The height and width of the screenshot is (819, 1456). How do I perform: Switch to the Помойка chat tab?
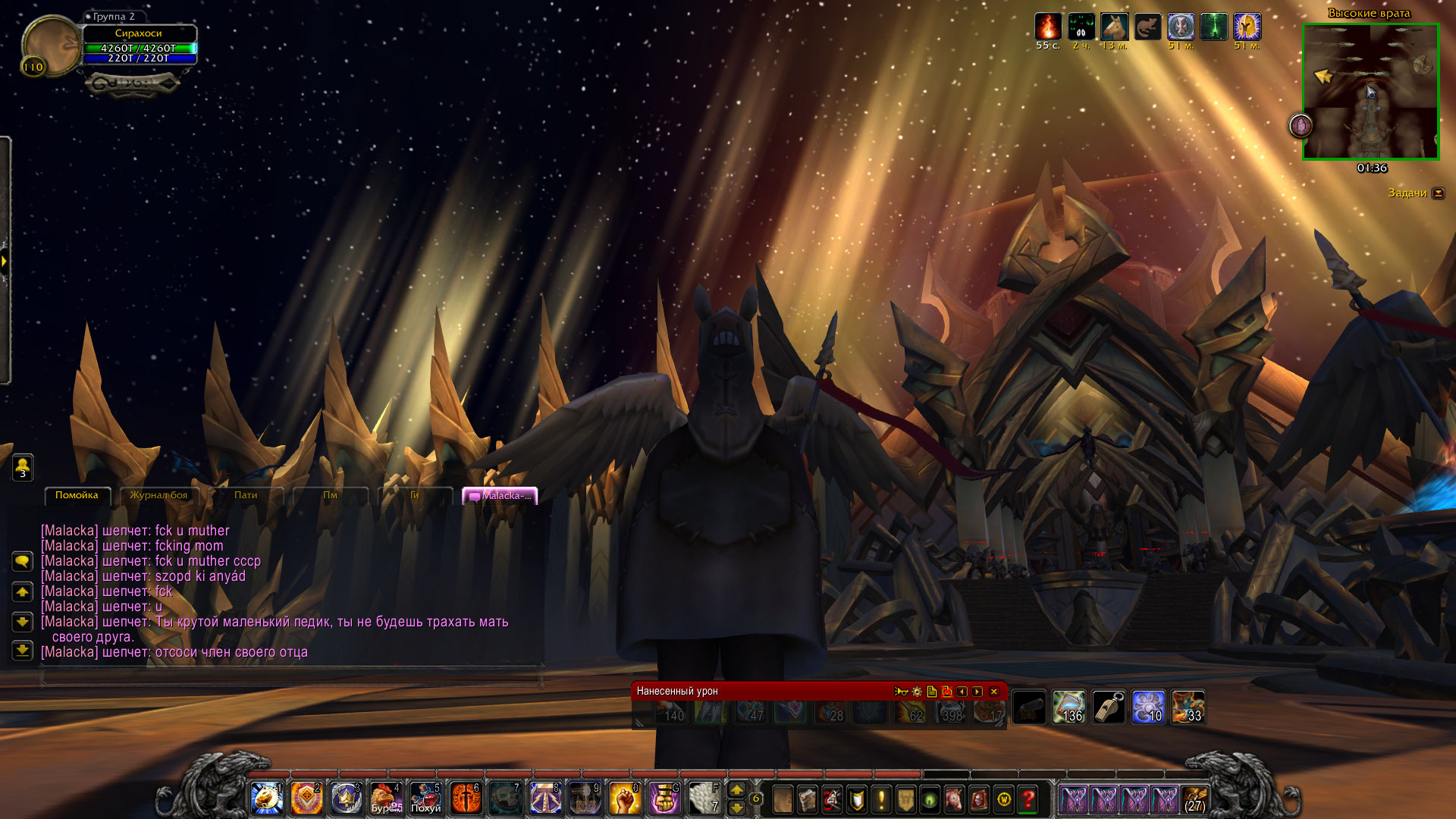pyautogui.click(x=77, y=495)
